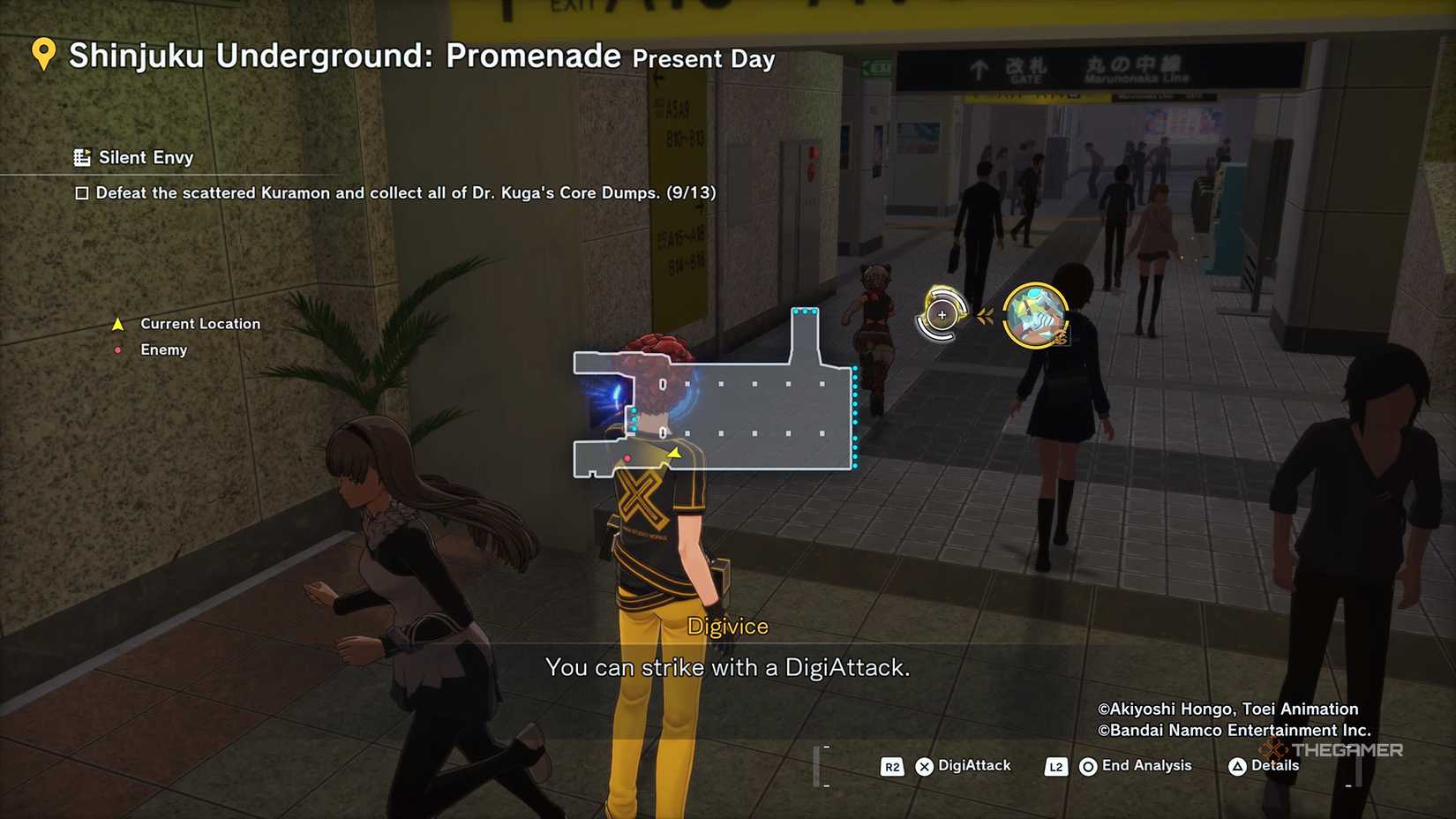This screenshot has width=1456, height=819.
Task: Select the Silent Envy quest banner icon
Action: coord(82,156)
